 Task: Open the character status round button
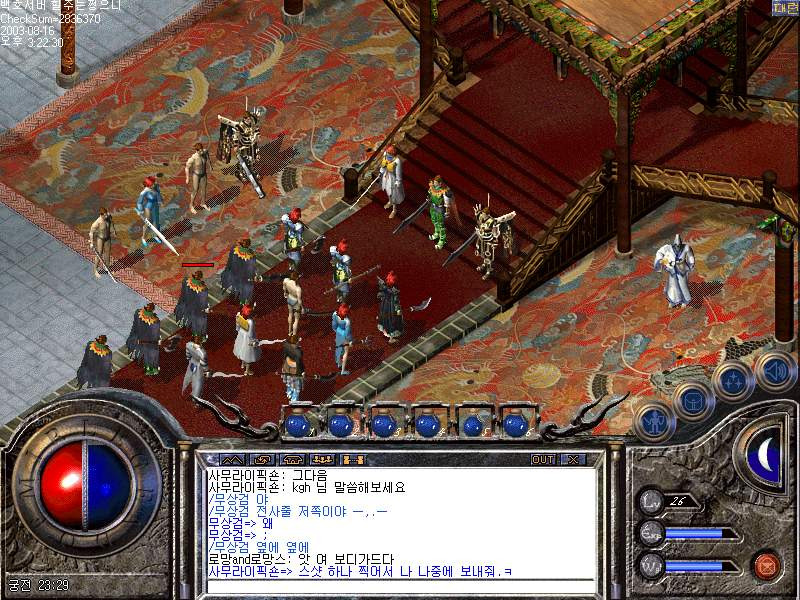[654, 422]
